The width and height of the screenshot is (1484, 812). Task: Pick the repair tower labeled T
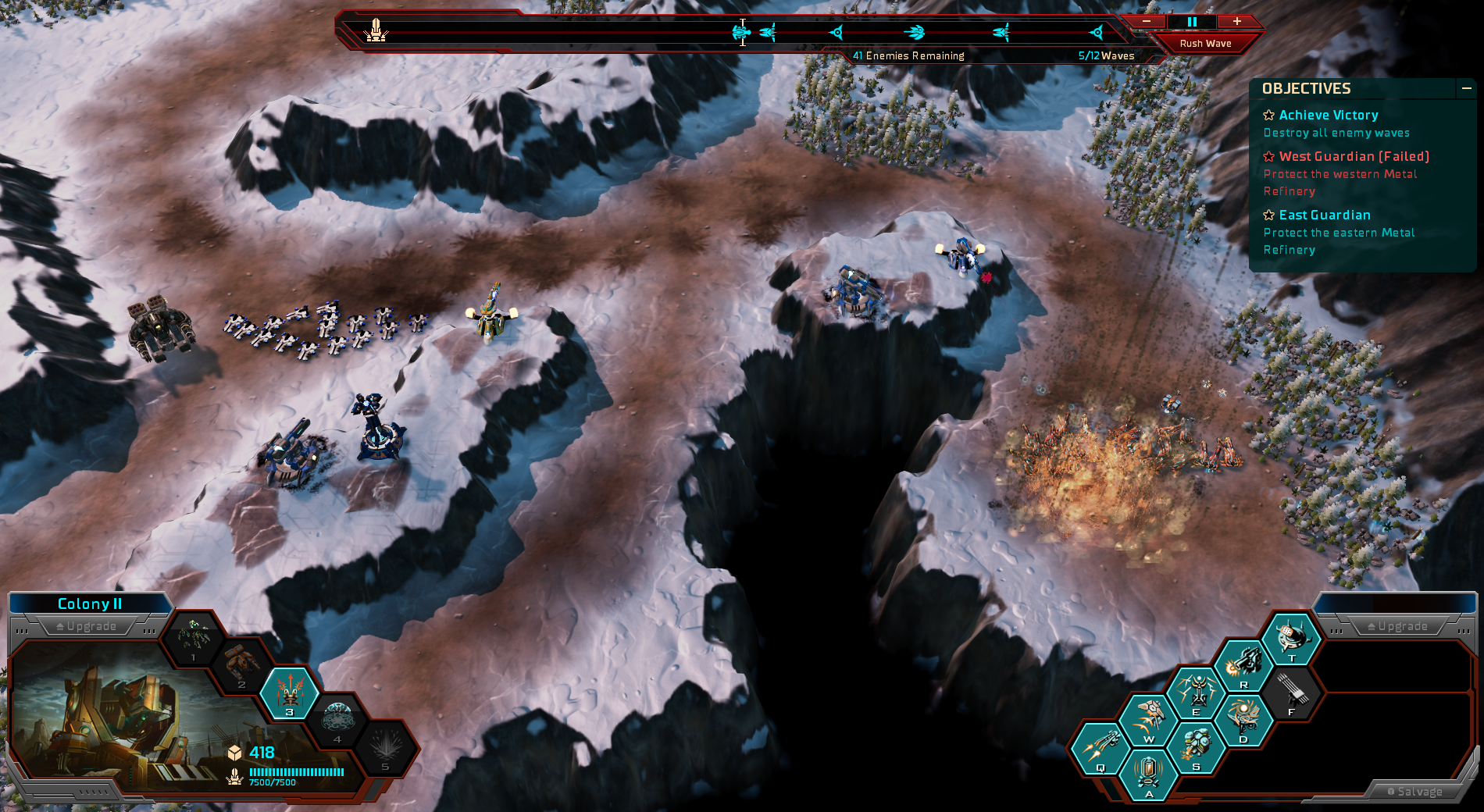click(x=1291, y=637)
